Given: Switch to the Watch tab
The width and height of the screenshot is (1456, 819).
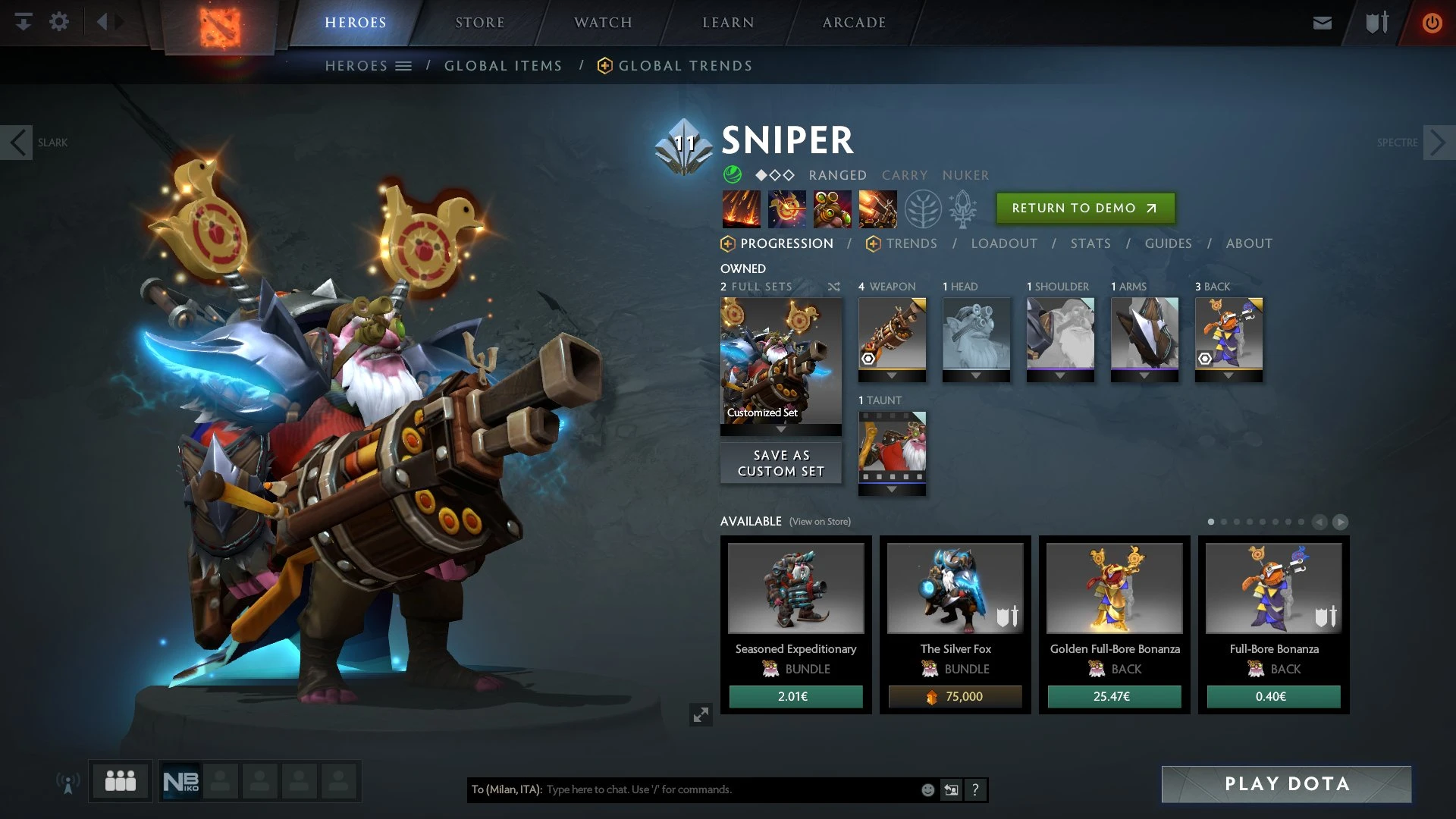Looking at the screenshot, I should [603, 23].
